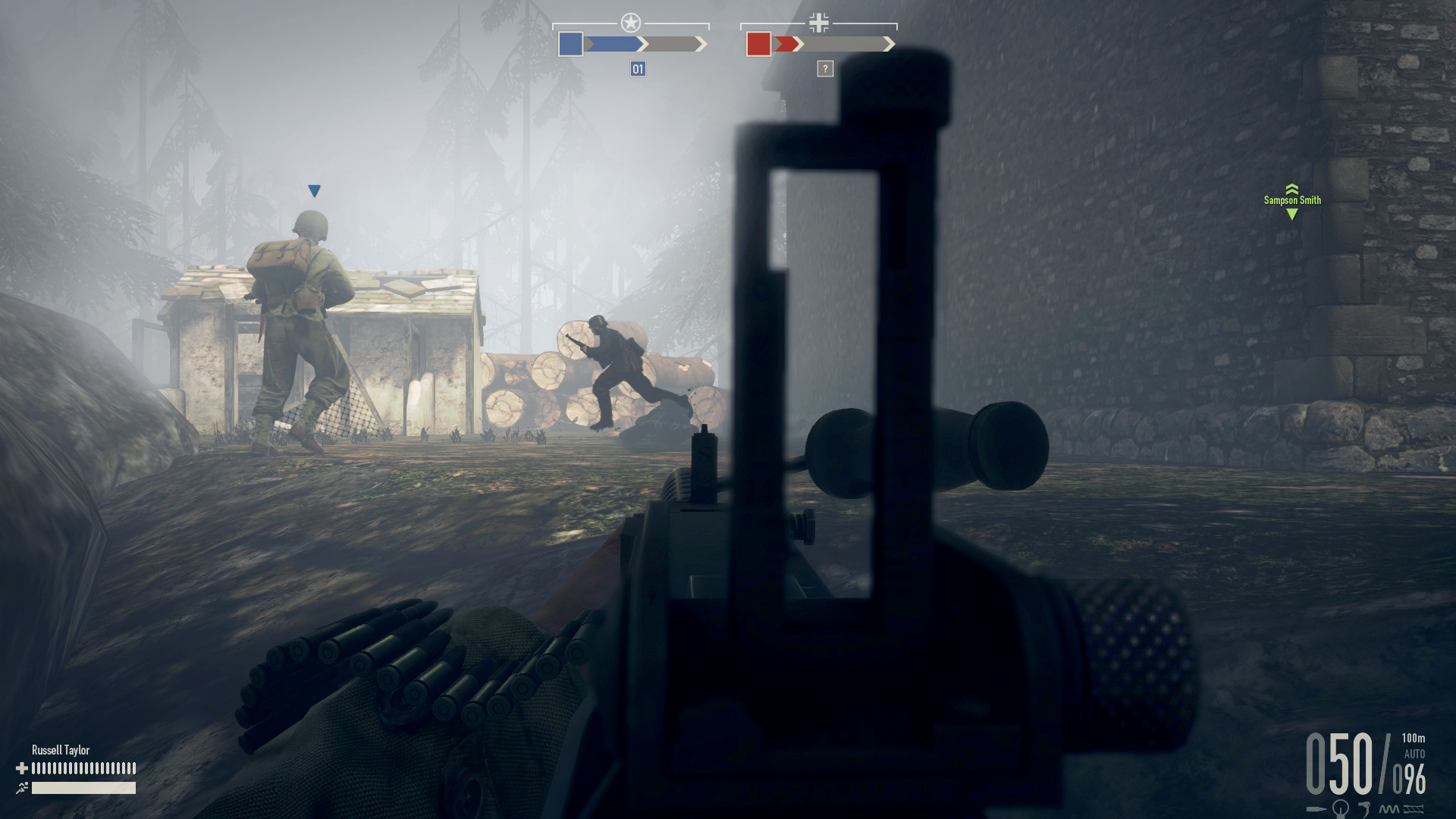Click the question mark badge under Axis bar

(x=824, y=69)
